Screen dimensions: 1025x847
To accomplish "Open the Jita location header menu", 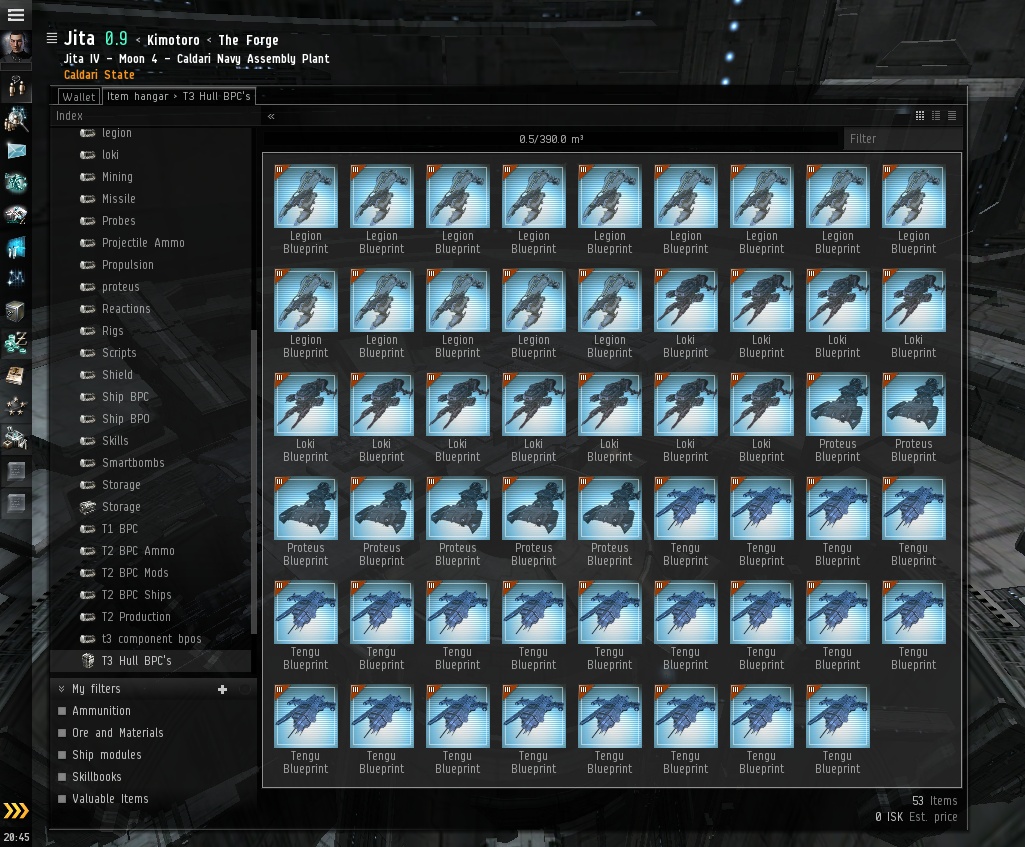I will 52,39.
